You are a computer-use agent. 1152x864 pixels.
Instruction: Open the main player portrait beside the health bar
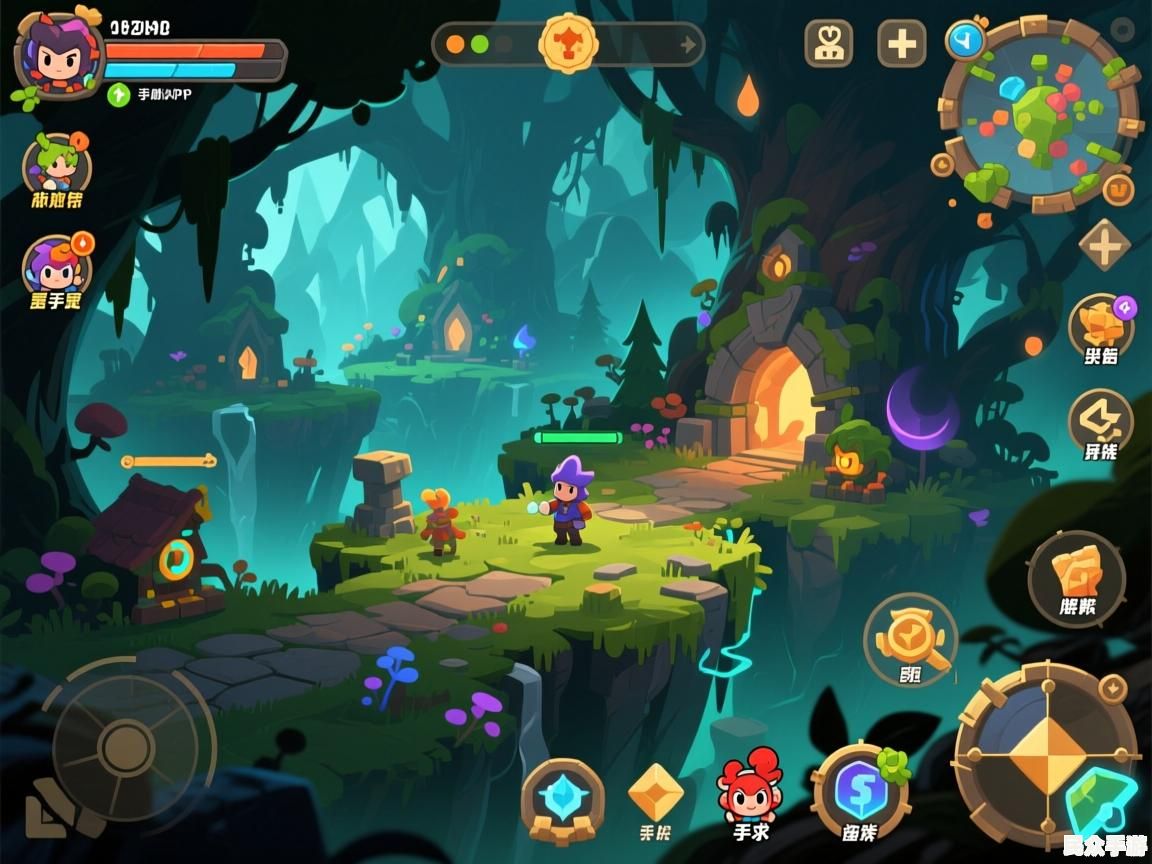click(x=58, y=55)
